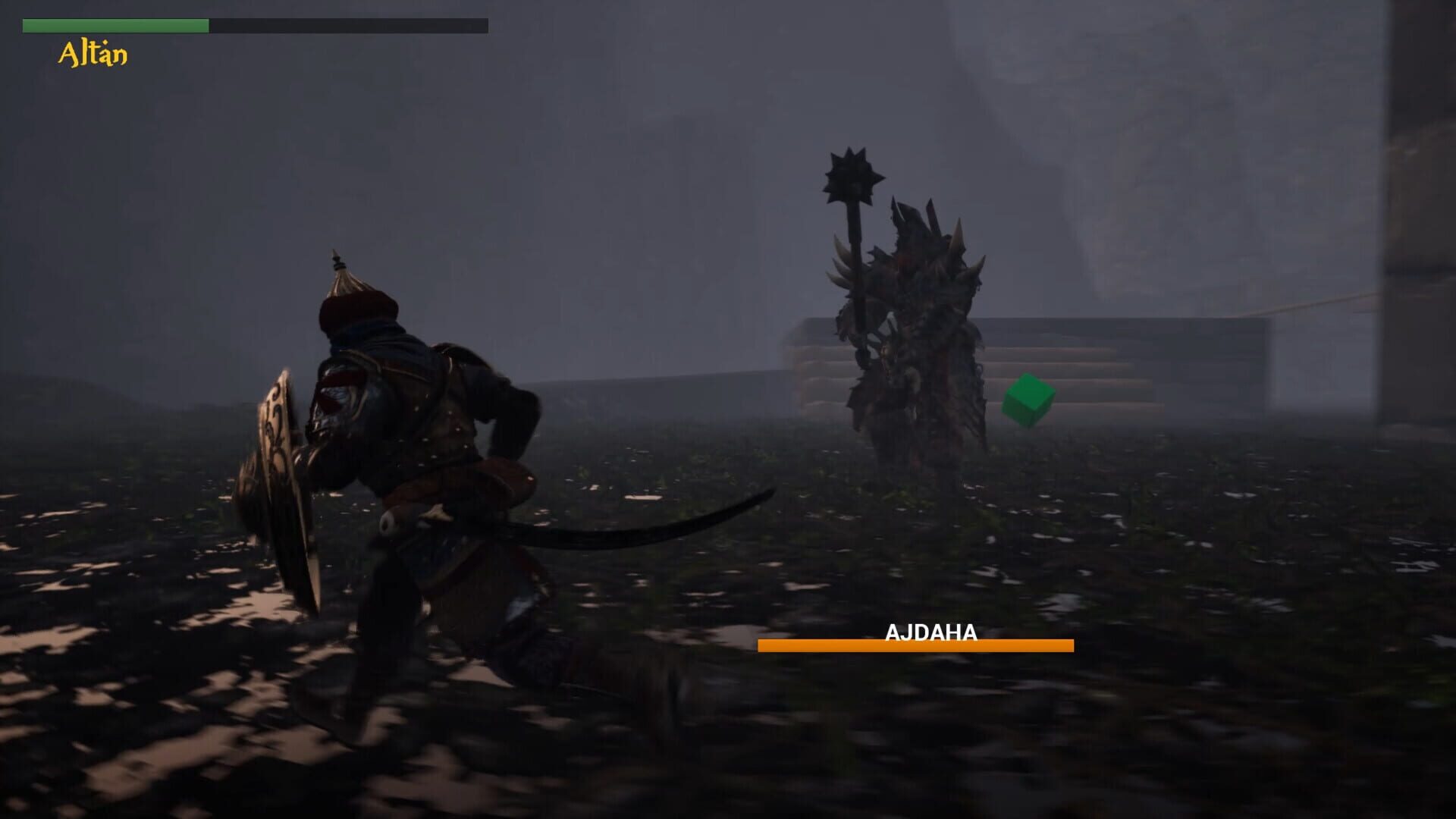Click Ajdaha's health bar to check boss progress
The width and height of the screenshot is (1456, 819).
[x=916, y=647]
